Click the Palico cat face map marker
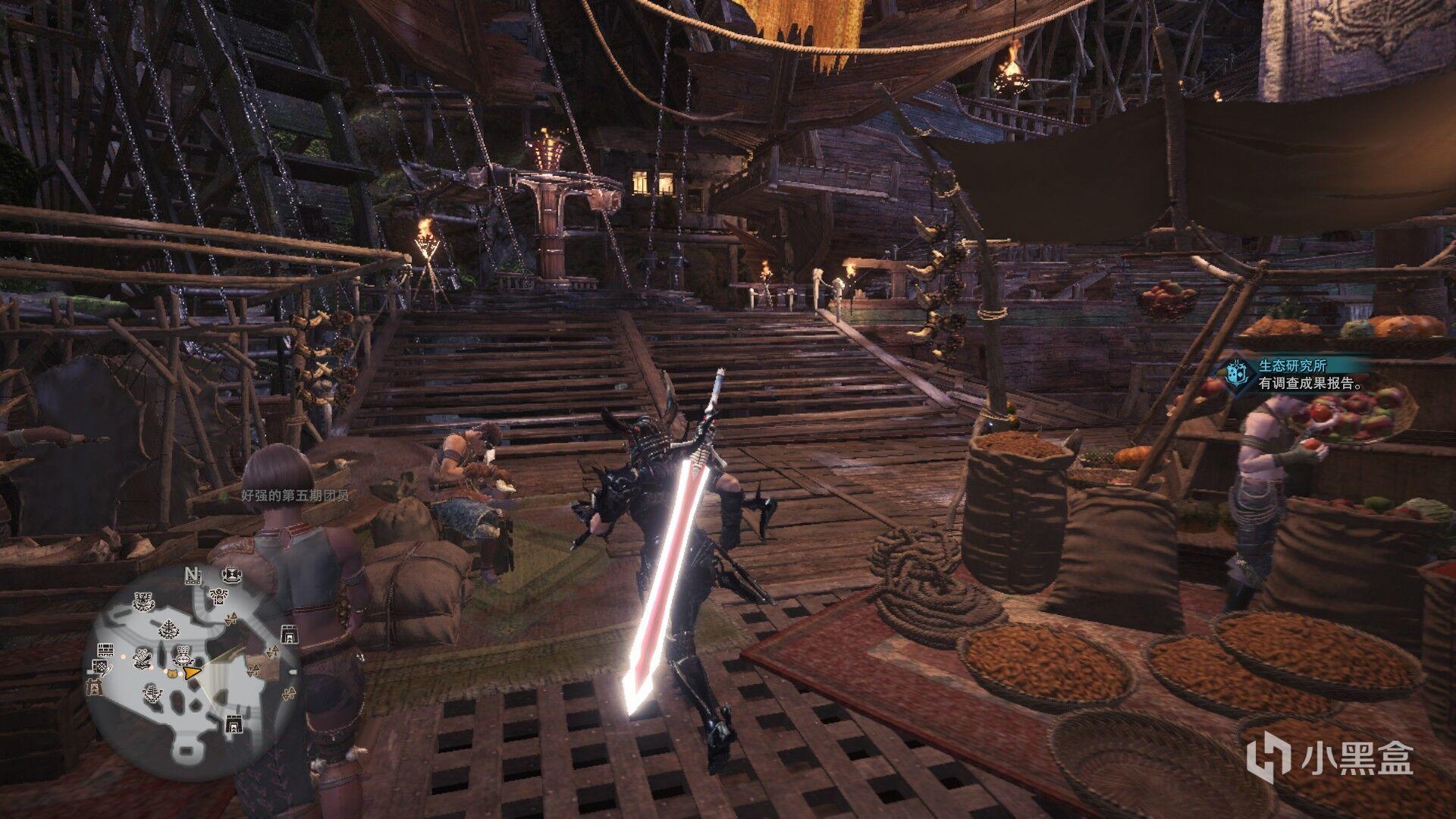This screenshot has width=1456, height=819. click(x=174, y=672)
